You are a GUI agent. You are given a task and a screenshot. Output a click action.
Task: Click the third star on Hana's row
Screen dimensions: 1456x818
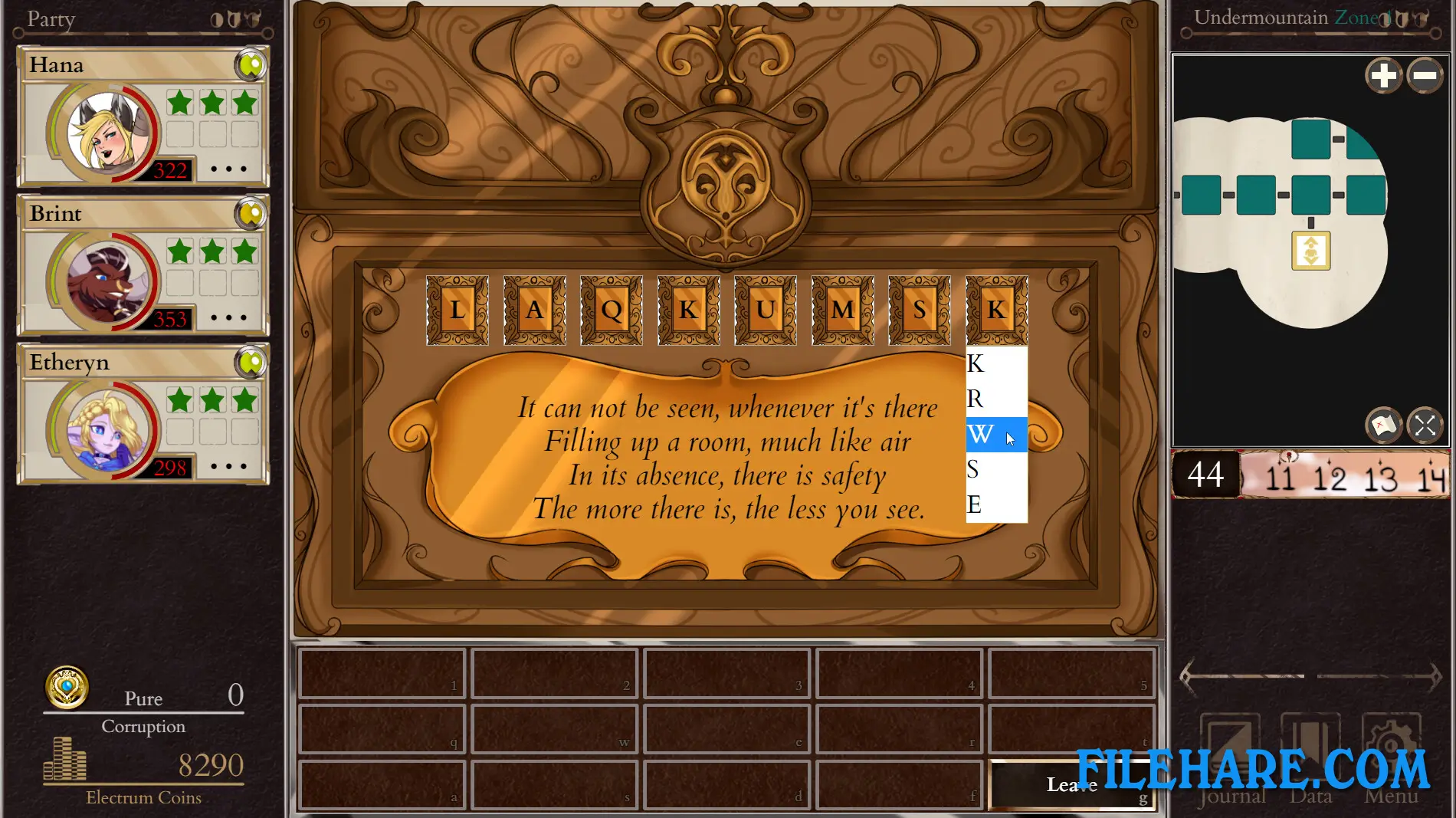tap(244, 102)
